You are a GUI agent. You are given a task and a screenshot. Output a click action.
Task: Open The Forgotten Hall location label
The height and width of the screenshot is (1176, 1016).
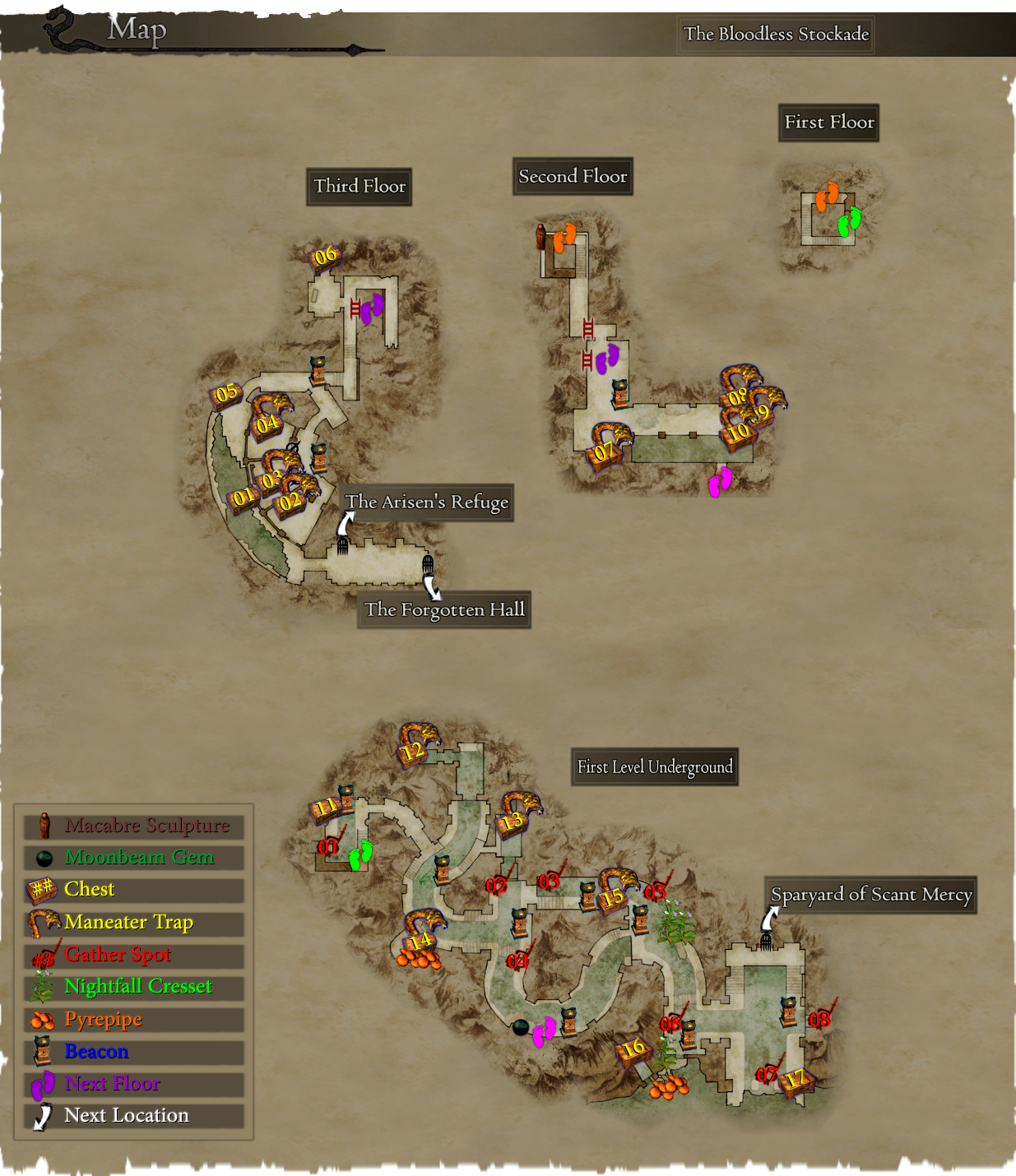click(x=444, y=610)
